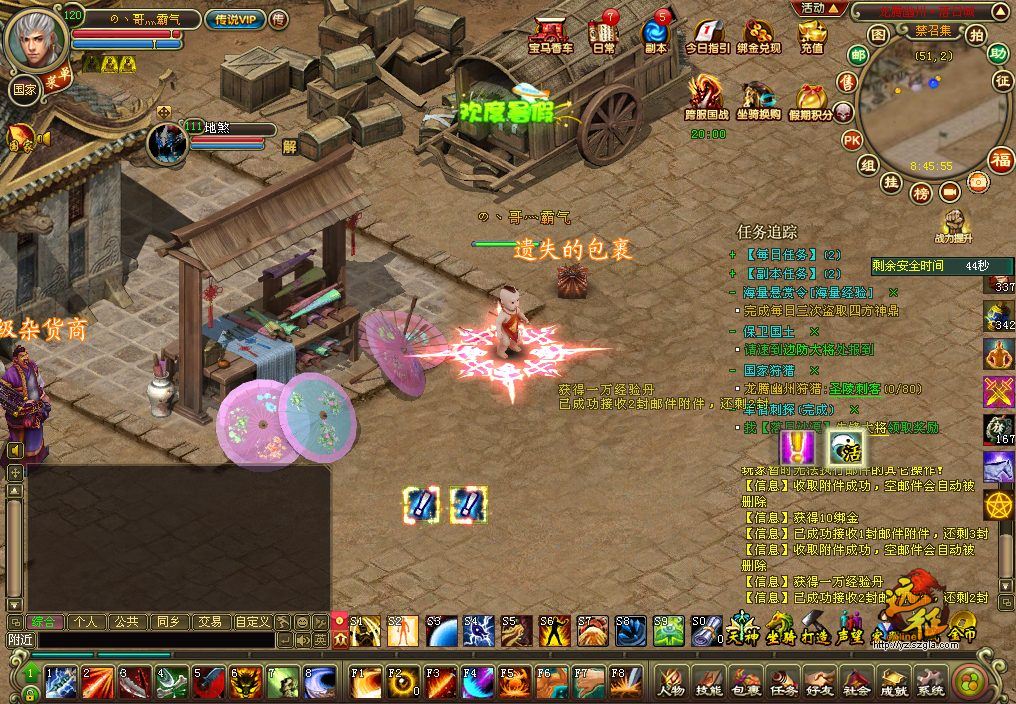
Task: Open the 宝马香车 event icon
Action: [x=550, y=33]
